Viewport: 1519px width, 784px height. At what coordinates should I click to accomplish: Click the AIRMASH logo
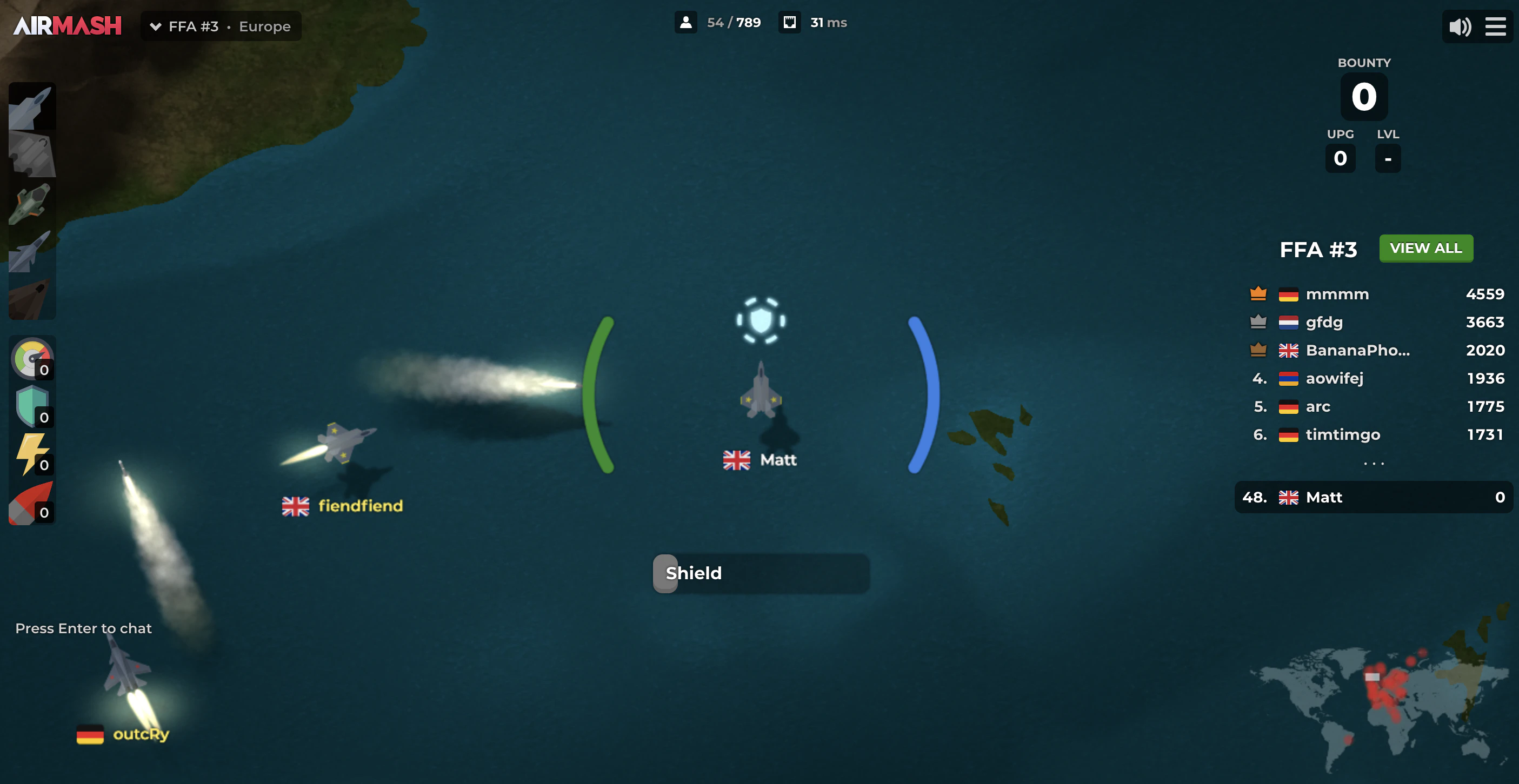tap(67, 26)
